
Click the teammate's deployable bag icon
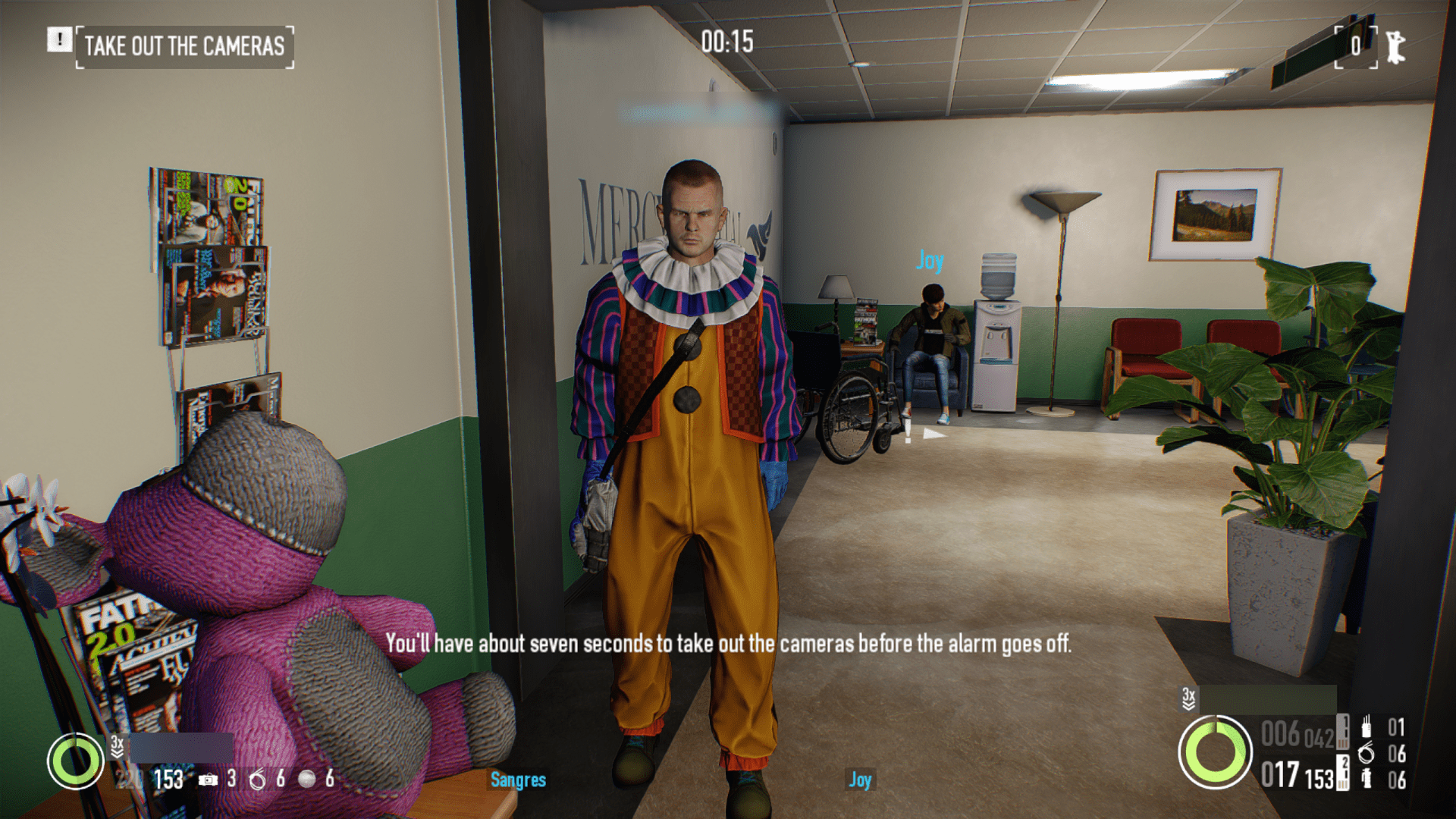coord(208,779)
